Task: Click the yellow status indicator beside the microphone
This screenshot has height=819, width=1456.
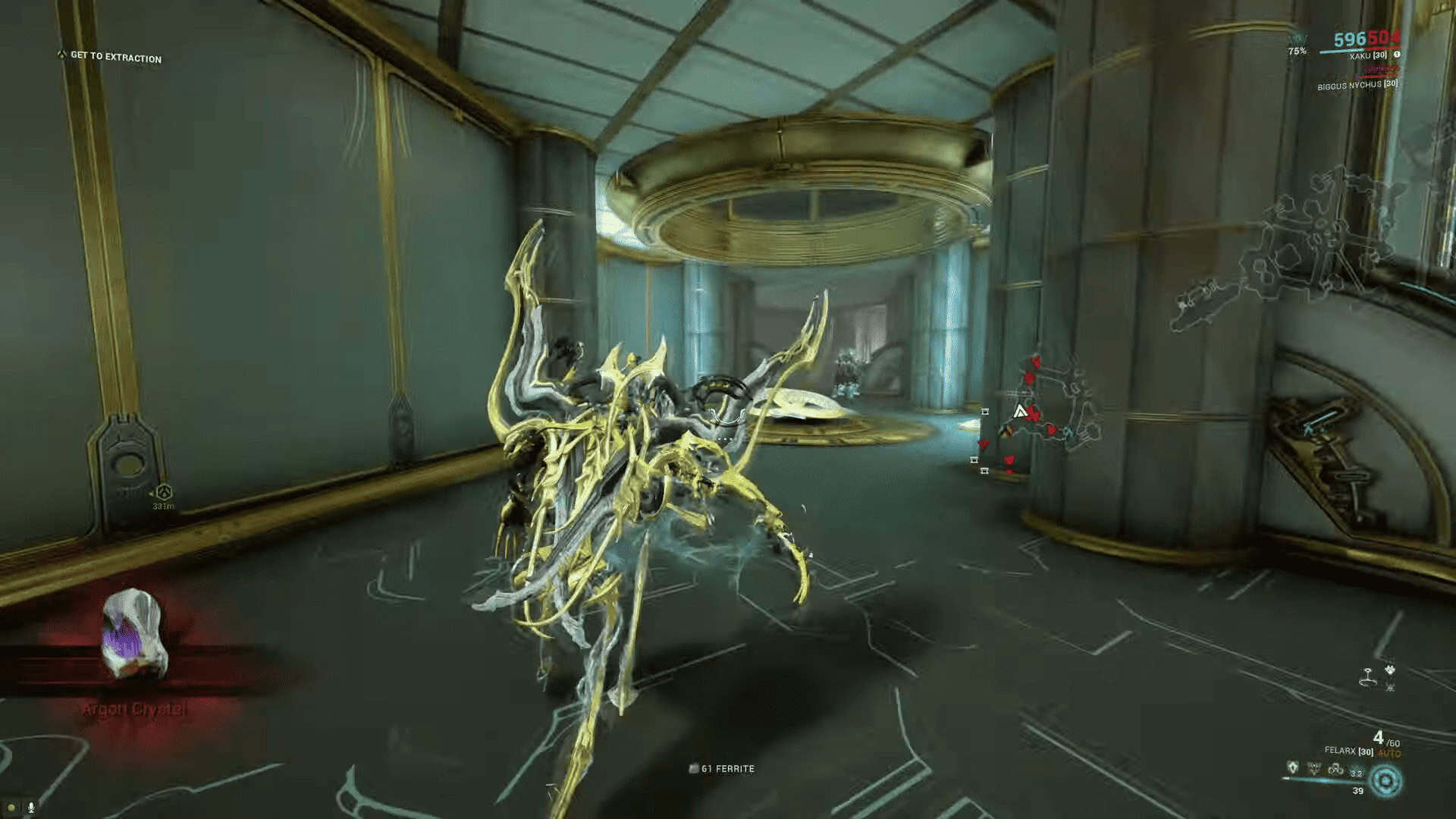Action: tap(11, 808)
